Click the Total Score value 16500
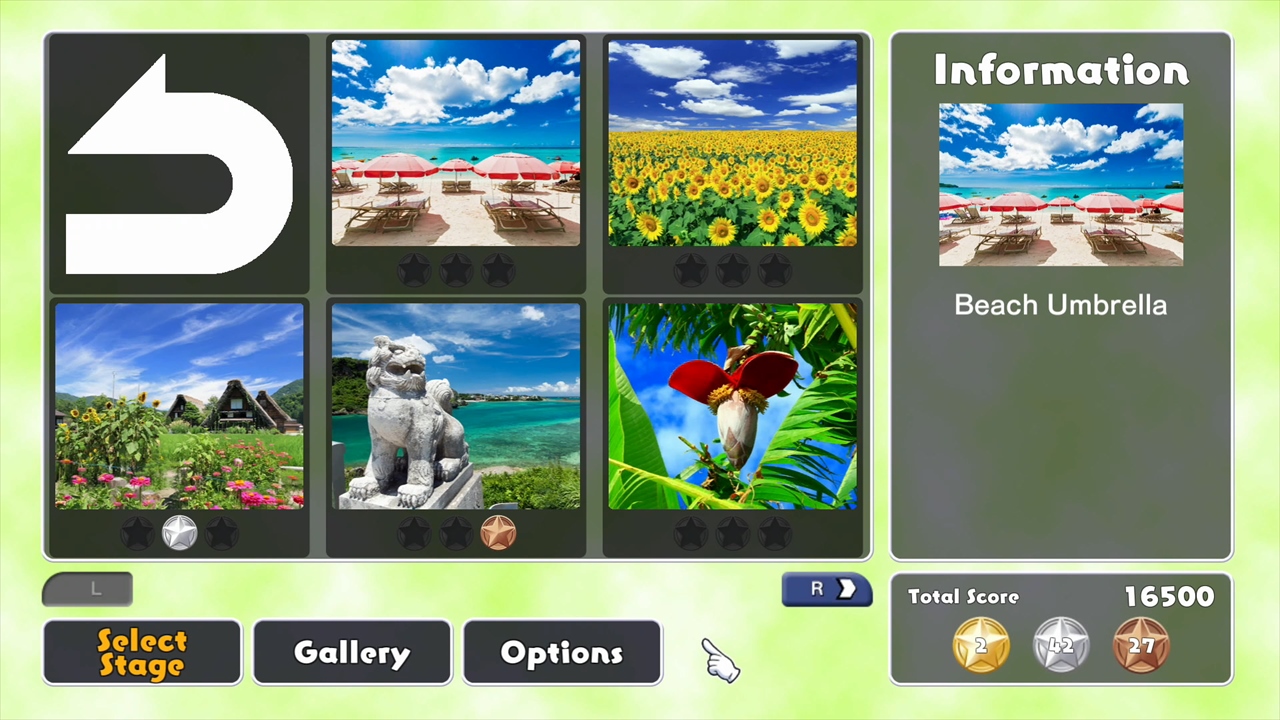This screenshot has width=1280, height=720. click(1168, 596)
